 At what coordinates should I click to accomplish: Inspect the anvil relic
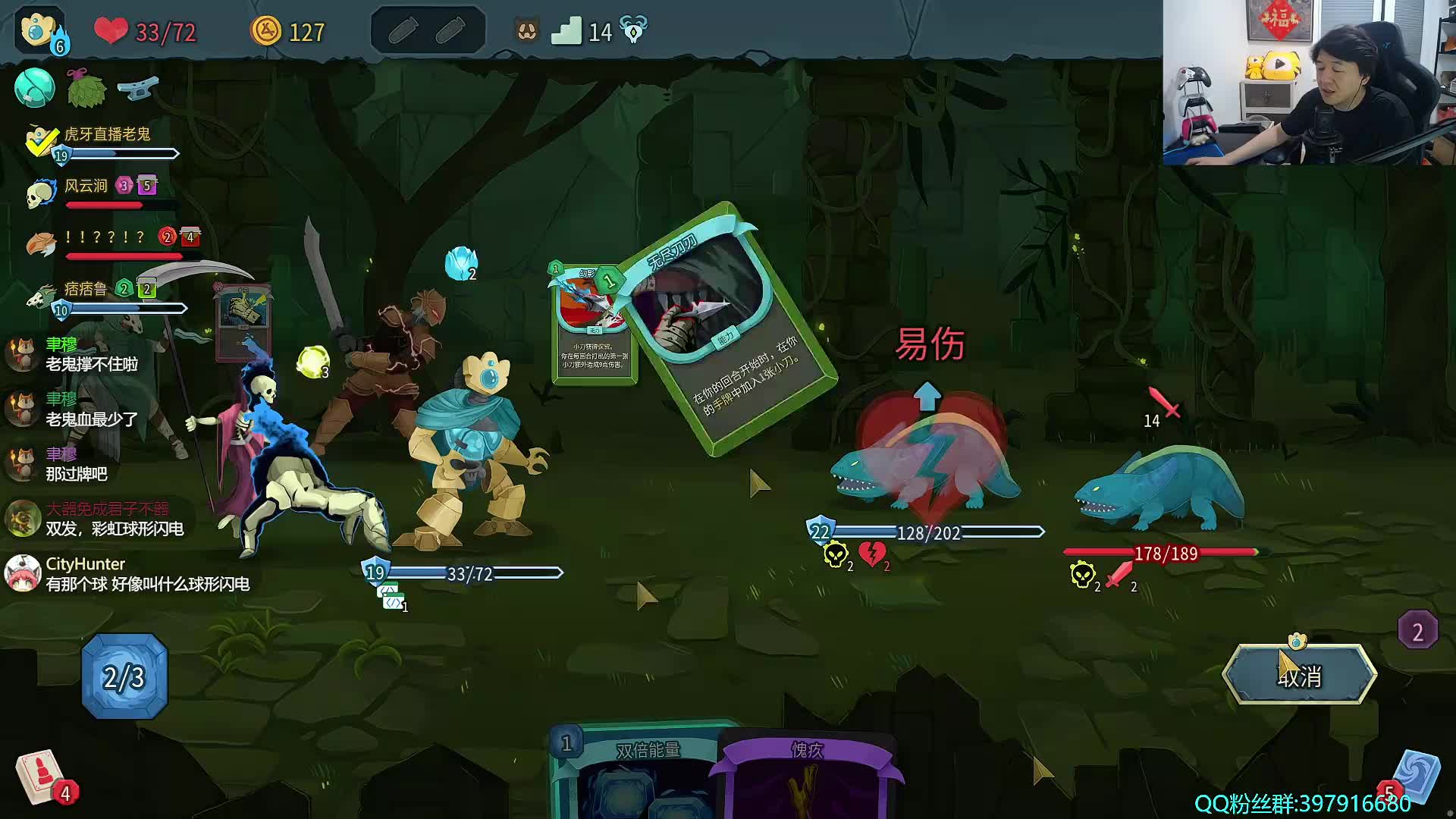click(137, 88)
